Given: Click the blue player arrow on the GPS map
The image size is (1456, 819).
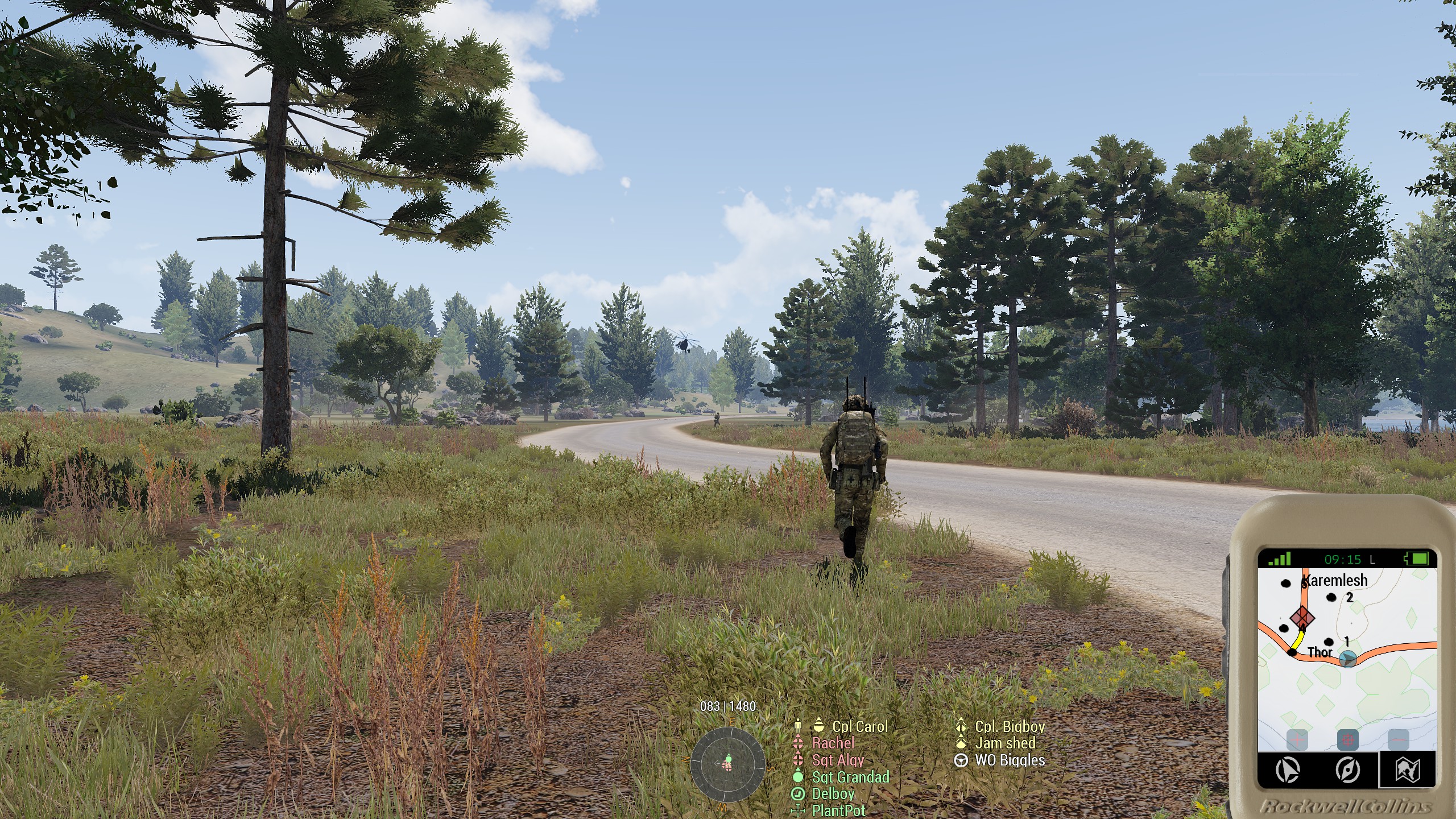Looking at the screenshot, I should click(x=1348, y=659).
